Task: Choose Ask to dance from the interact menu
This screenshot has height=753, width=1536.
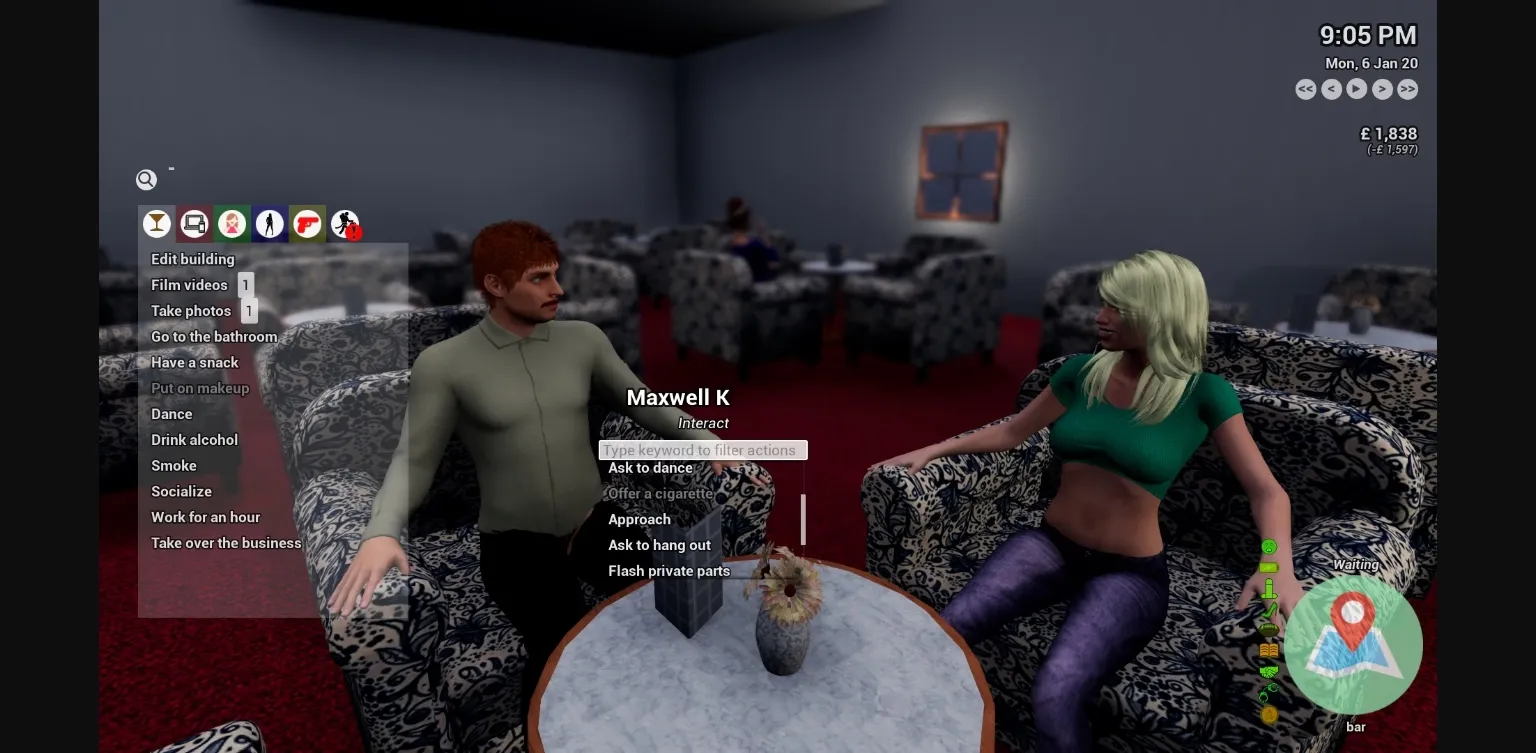Action: pyautogui.click(x=648, y=468)
